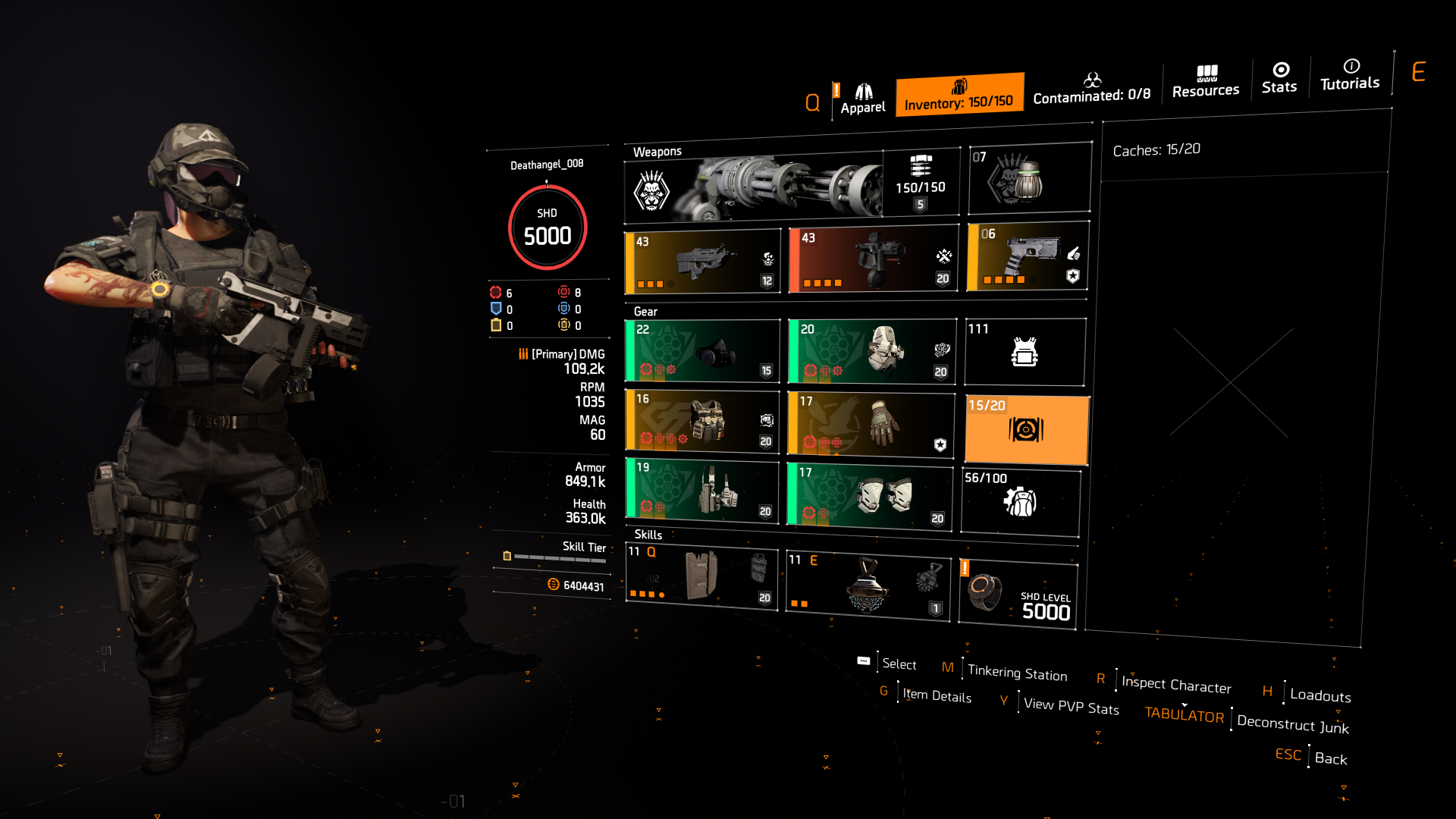1456x819 pixels.
Task: Open Loadouts
Action: [x=1319, y=695]
